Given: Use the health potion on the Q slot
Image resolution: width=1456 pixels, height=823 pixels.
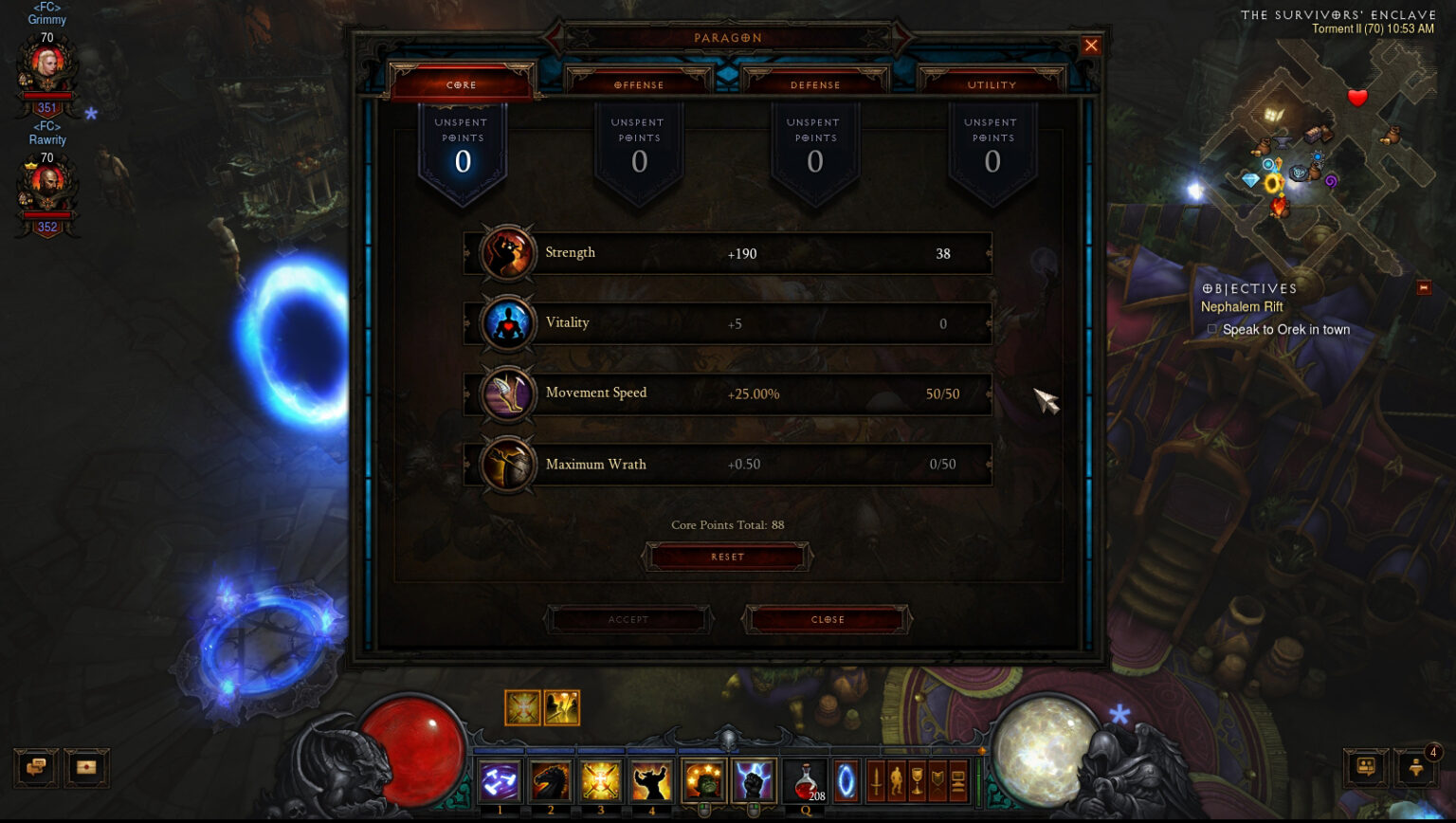Looking at the screenshot, I should coord(807,779).
